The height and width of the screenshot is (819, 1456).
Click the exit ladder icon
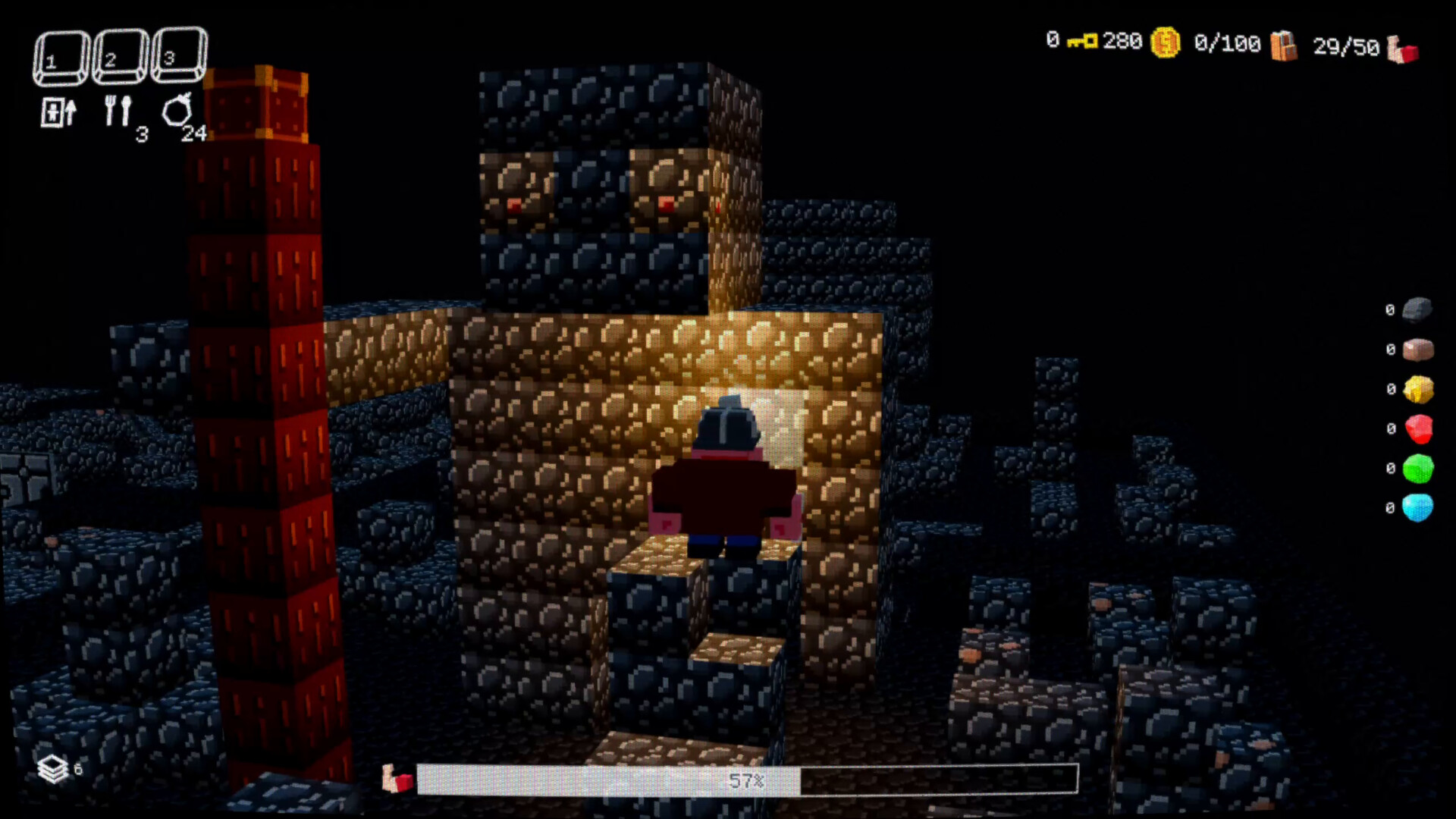pyautogui.click(x=58, y=111)
